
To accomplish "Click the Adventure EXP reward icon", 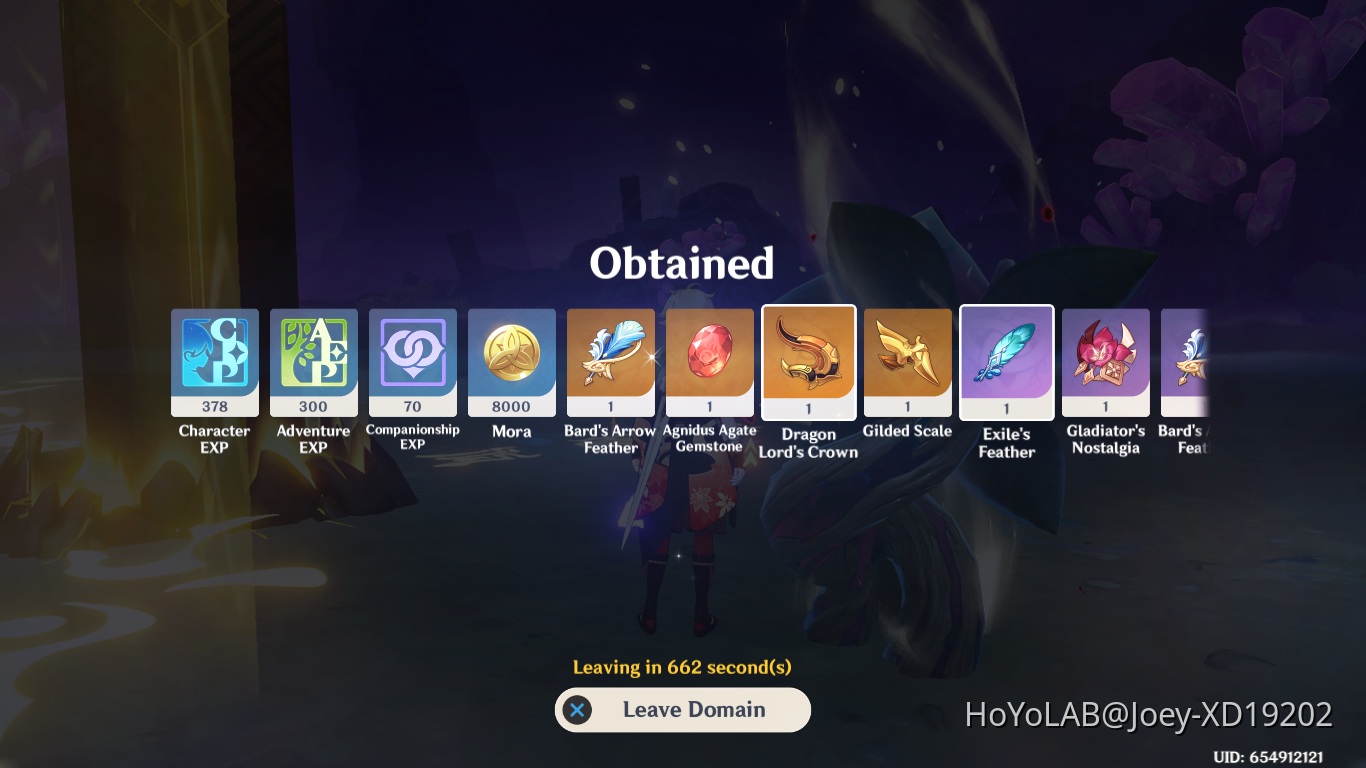I will 313,362.
